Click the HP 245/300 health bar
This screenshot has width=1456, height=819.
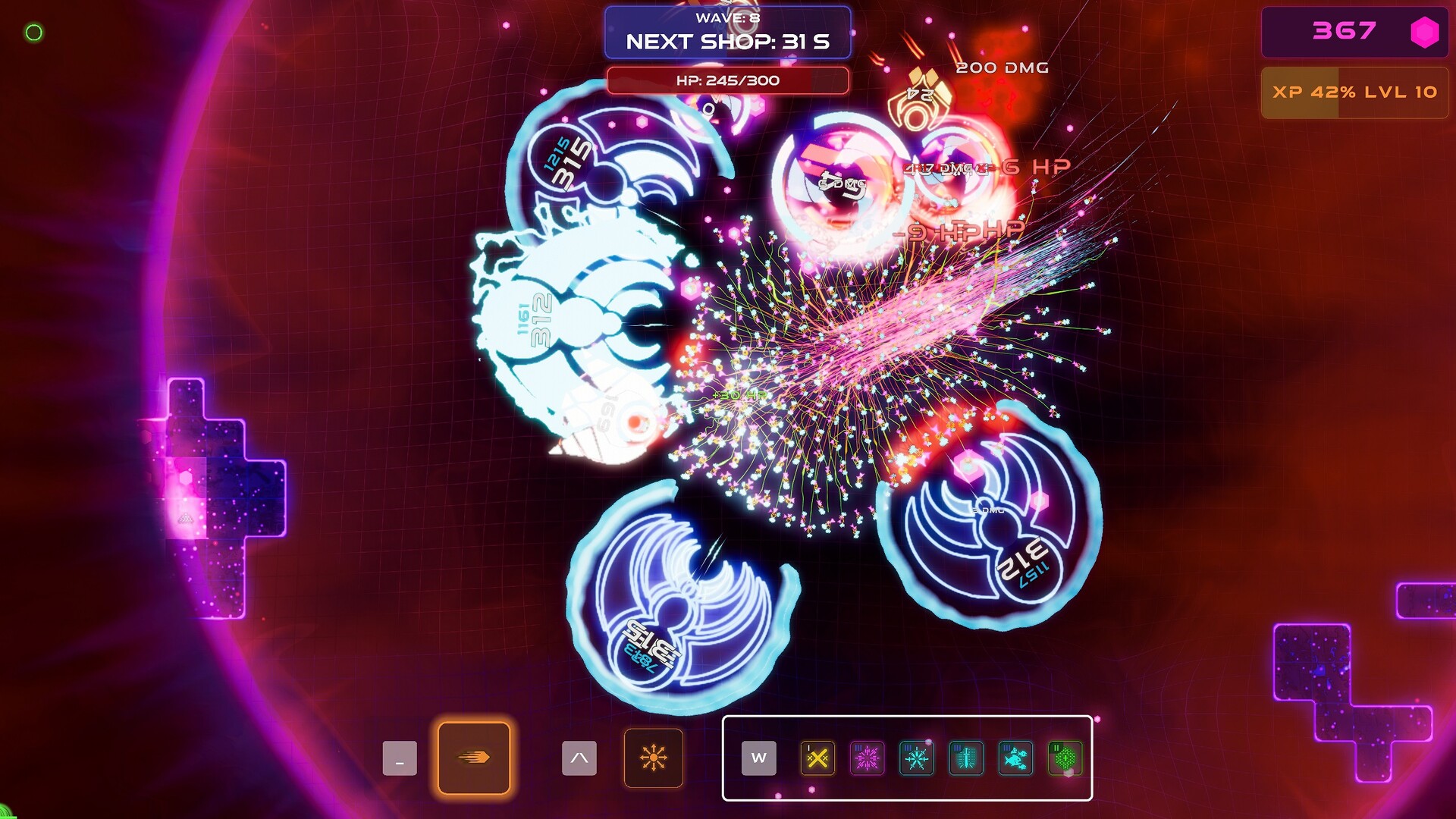[x=726, y=80]
